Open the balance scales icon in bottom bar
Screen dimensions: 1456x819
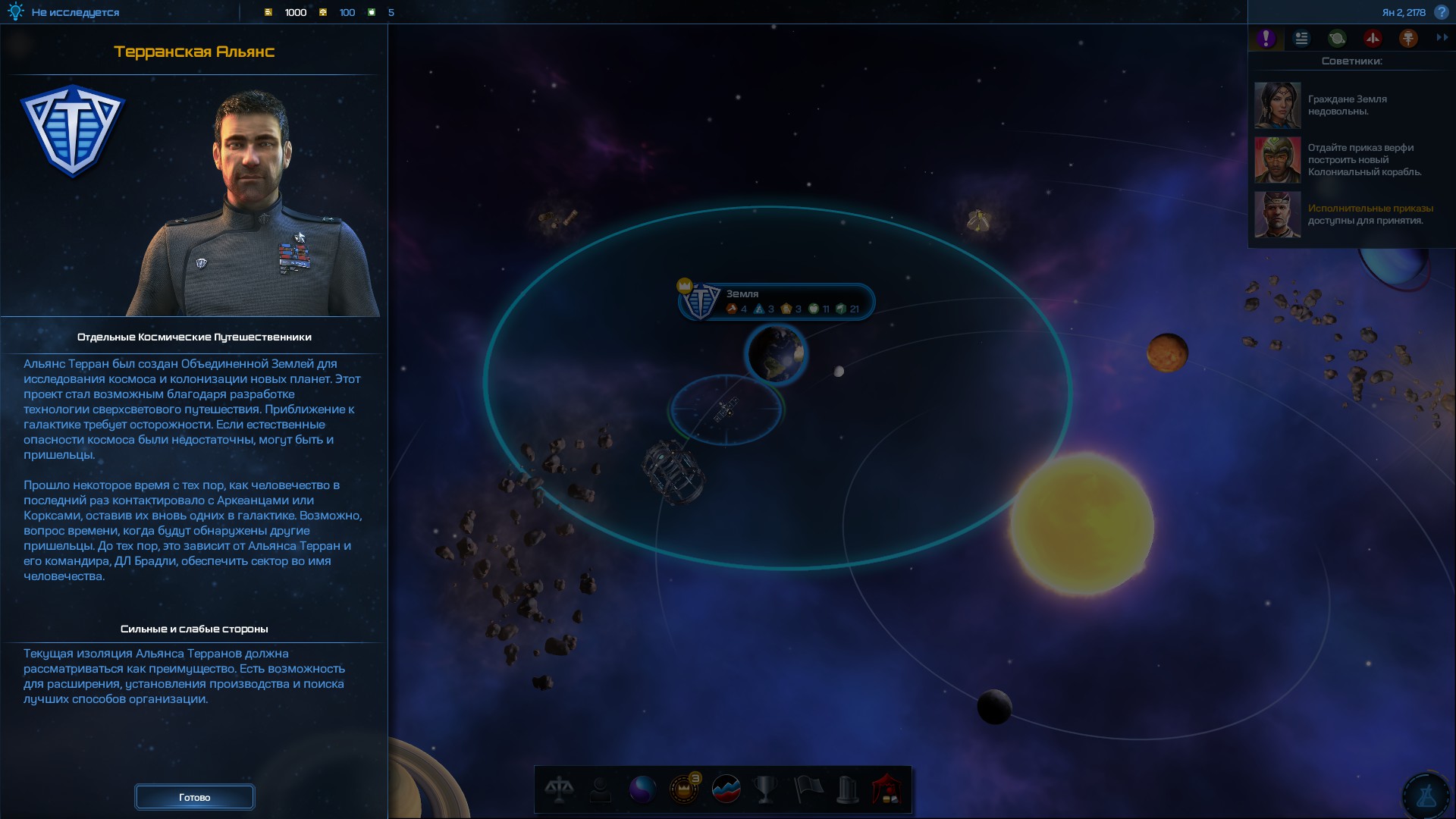tap(560, 789)
